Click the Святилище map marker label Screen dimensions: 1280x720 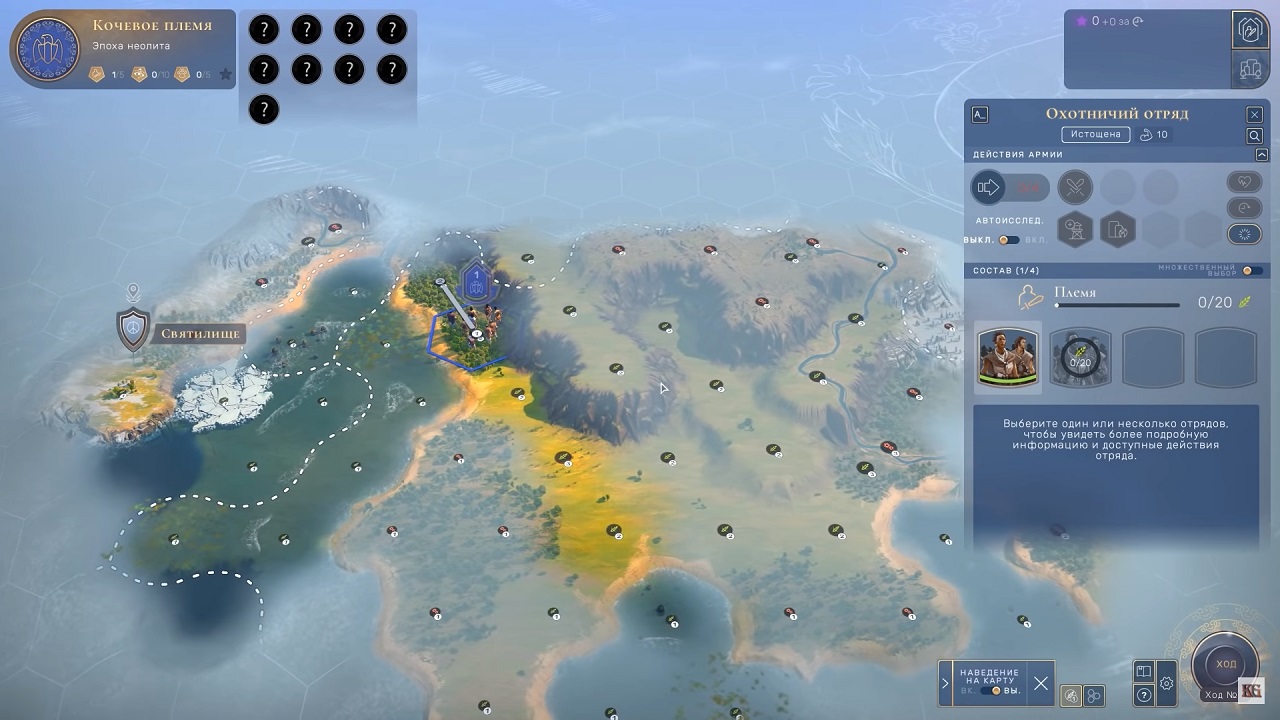click(x=197, y=334)
